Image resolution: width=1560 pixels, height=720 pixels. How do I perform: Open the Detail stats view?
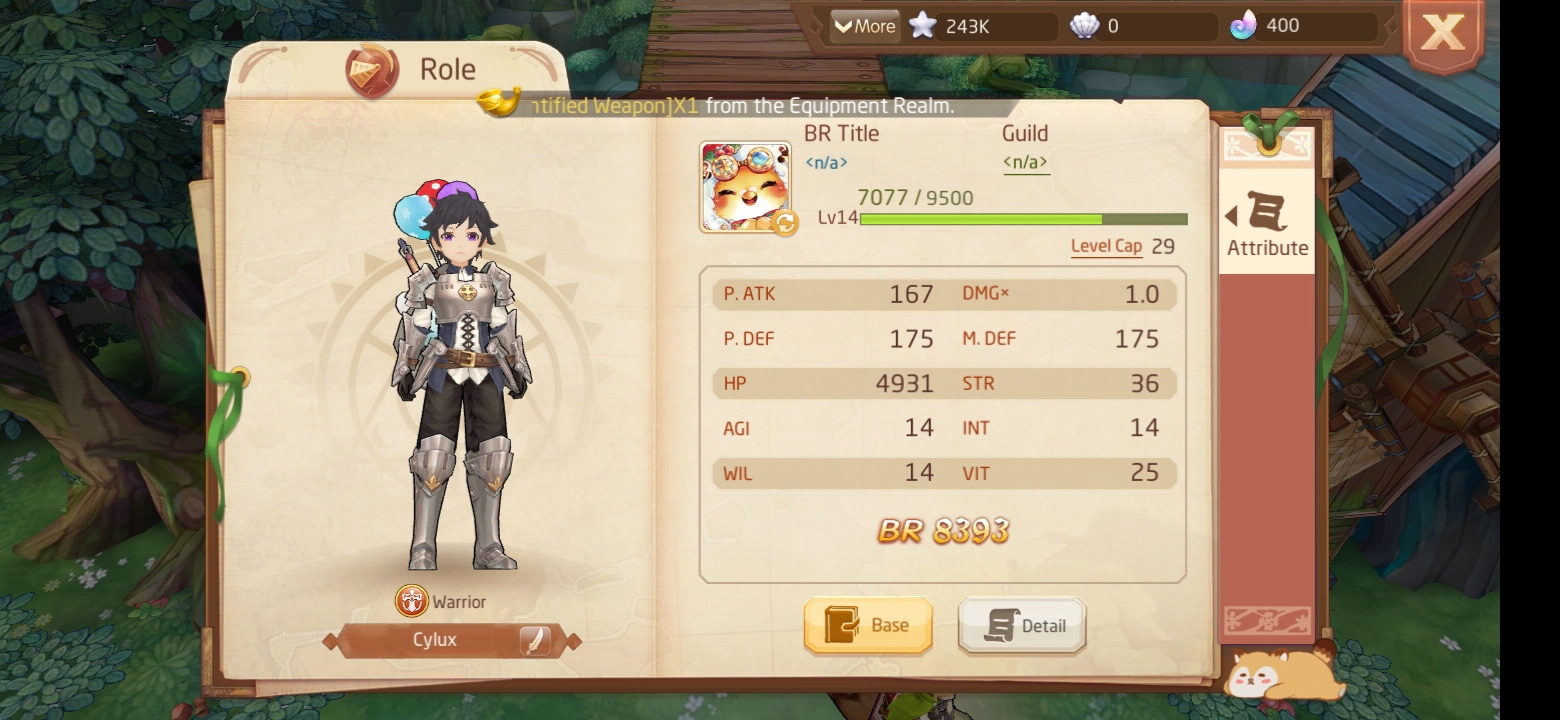pos(1022,625)
